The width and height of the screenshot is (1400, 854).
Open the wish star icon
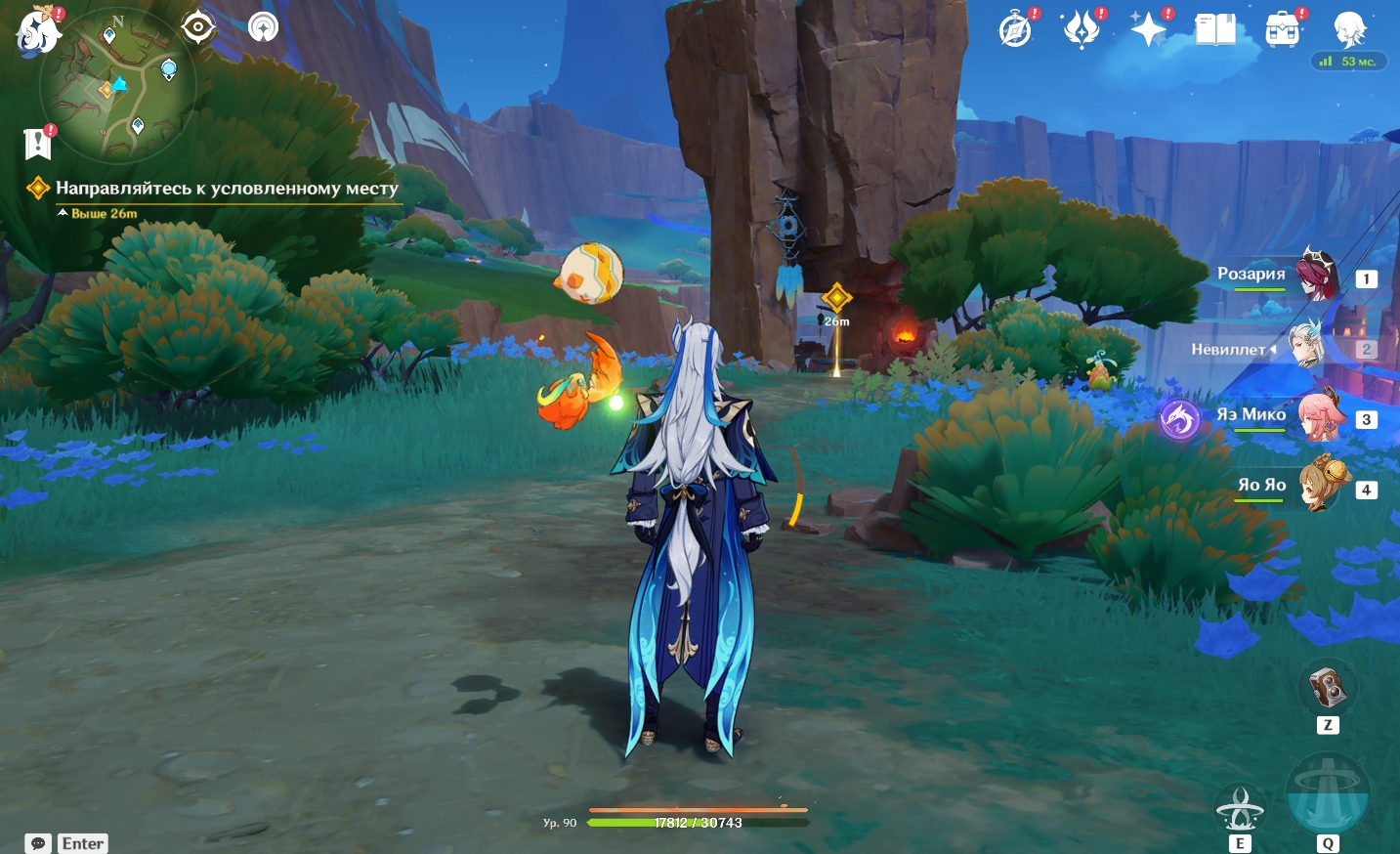pos(1148,30)
